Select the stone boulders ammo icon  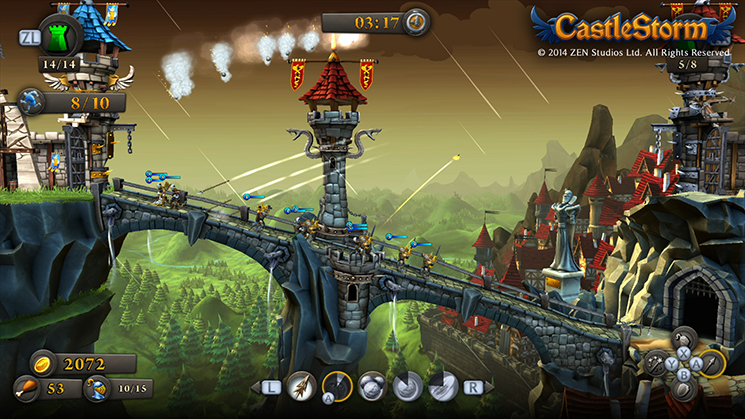[x=372, y=386]
